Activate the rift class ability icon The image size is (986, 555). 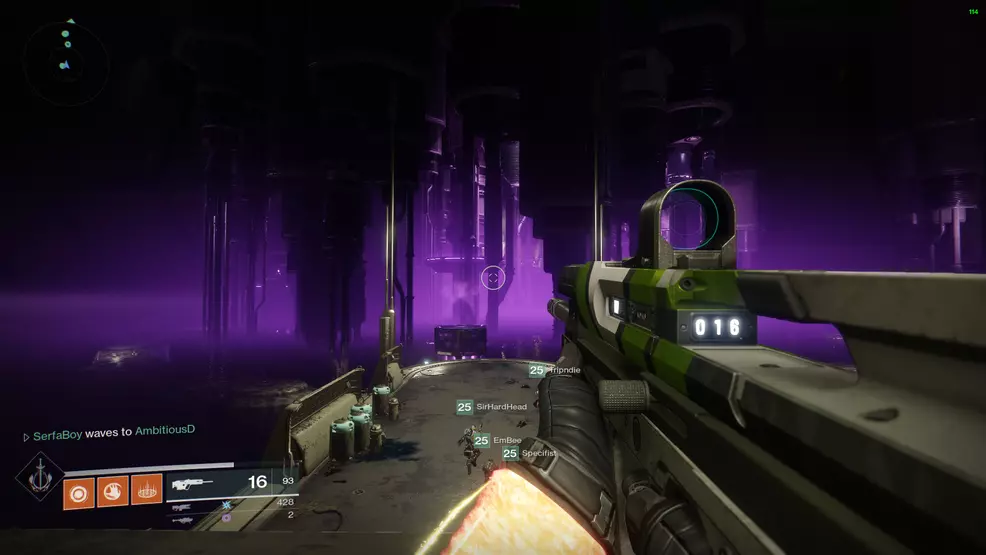(x=146, y=491)
